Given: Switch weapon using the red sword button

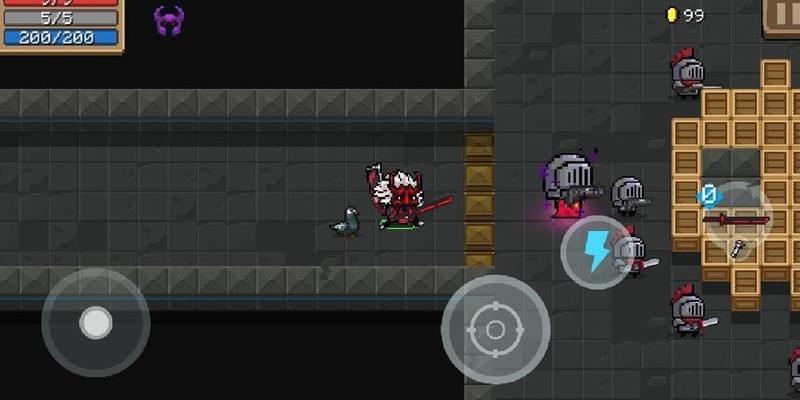Looking at the screenshot, I should point(737,218).
